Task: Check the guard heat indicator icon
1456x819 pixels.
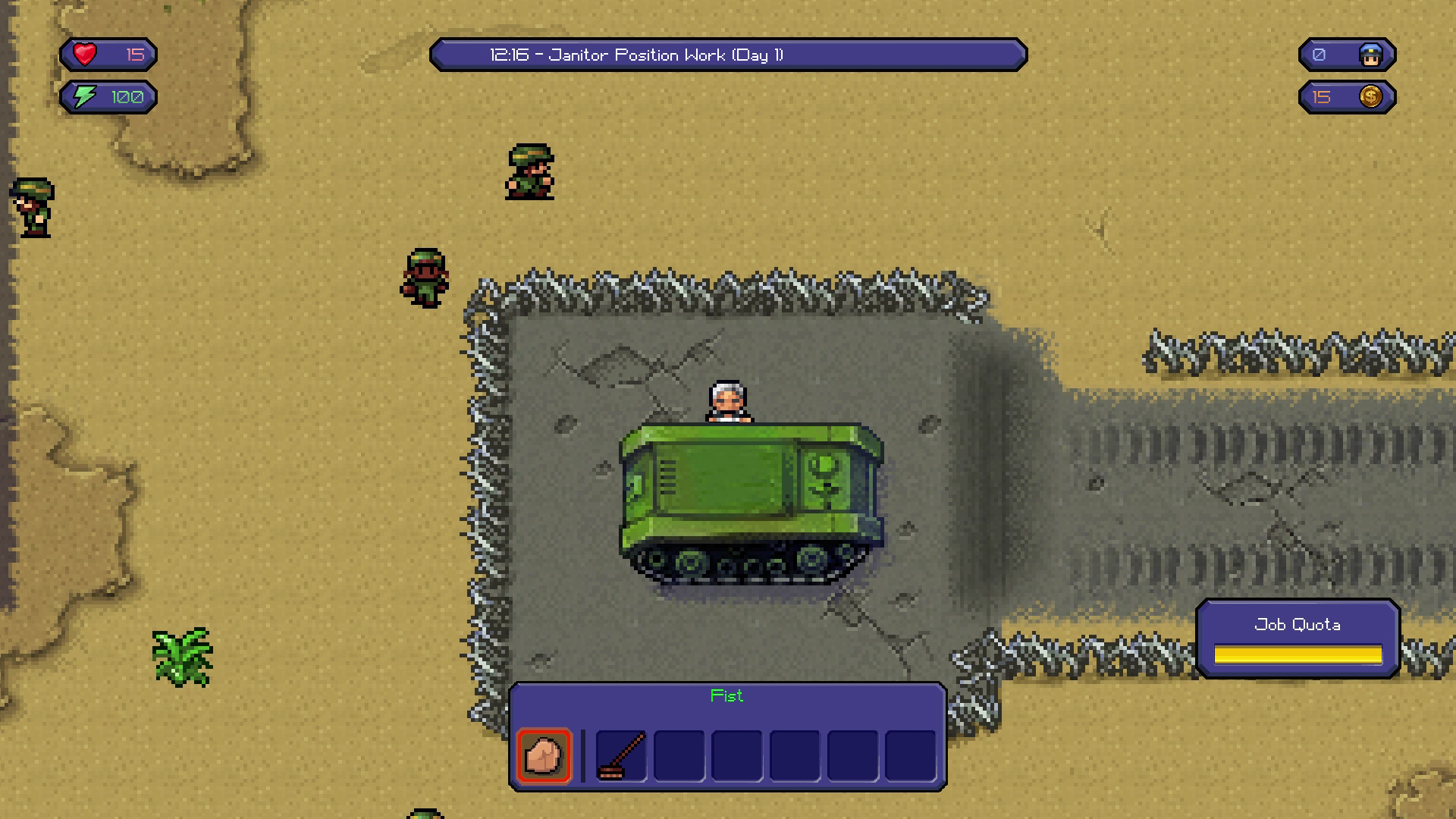Action: 1370,55
